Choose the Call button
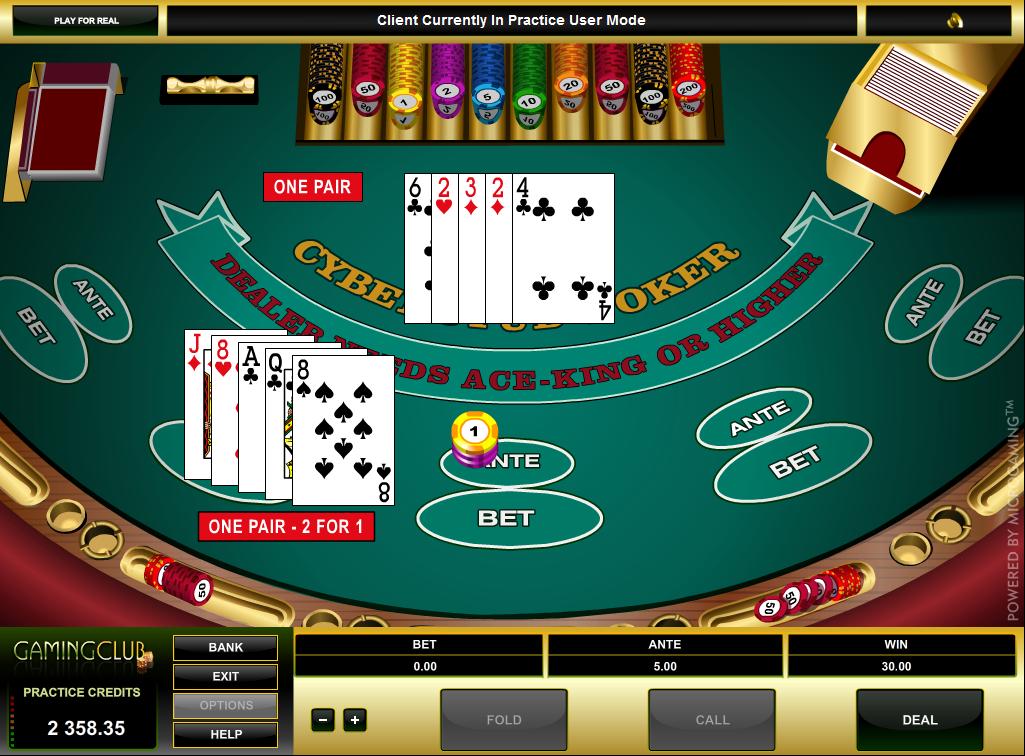The height and width of the screenshot is (756, 1025). 712,719
